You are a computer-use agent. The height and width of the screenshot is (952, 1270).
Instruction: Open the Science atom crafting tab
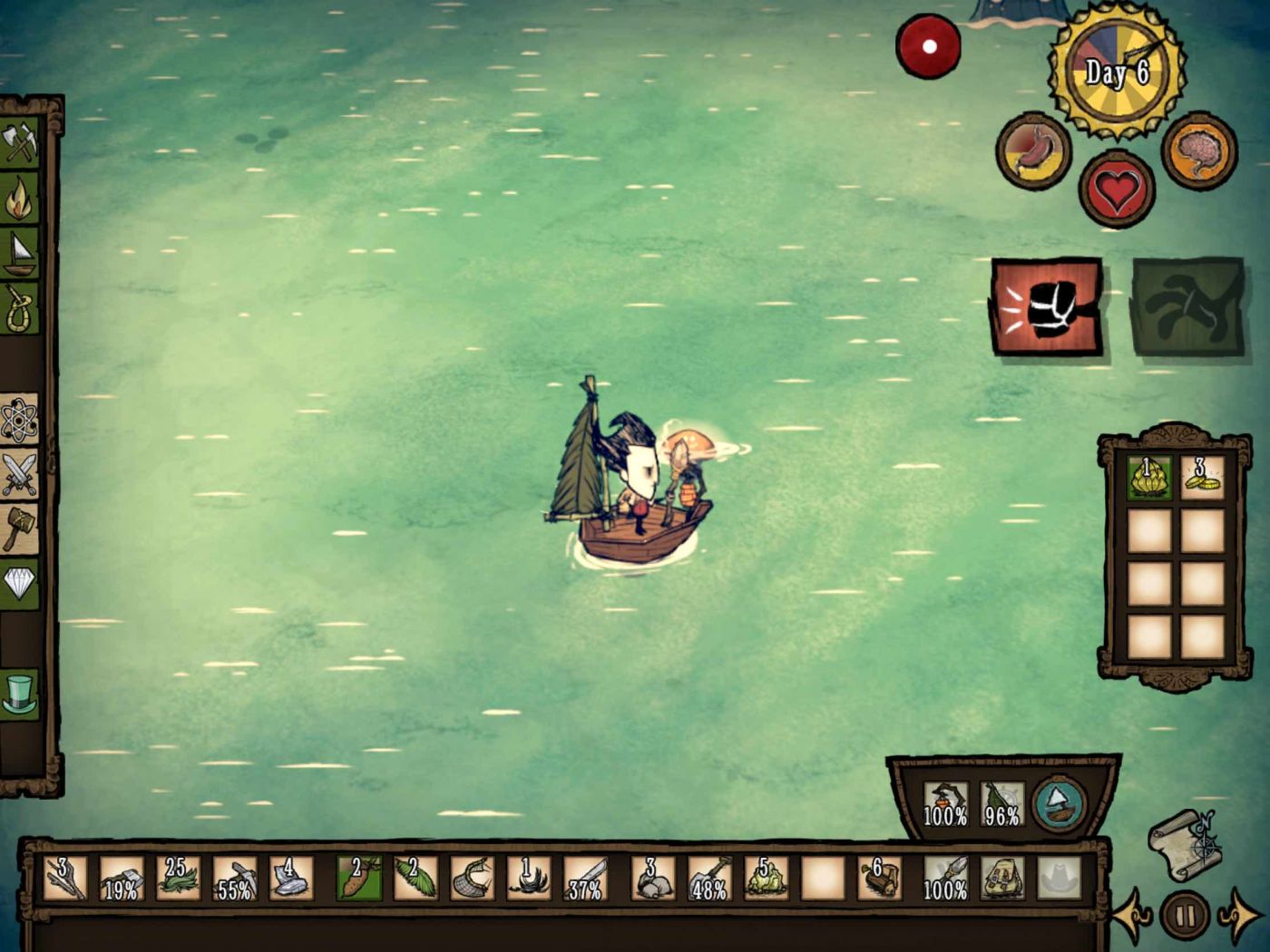click(x=20, y=419)
